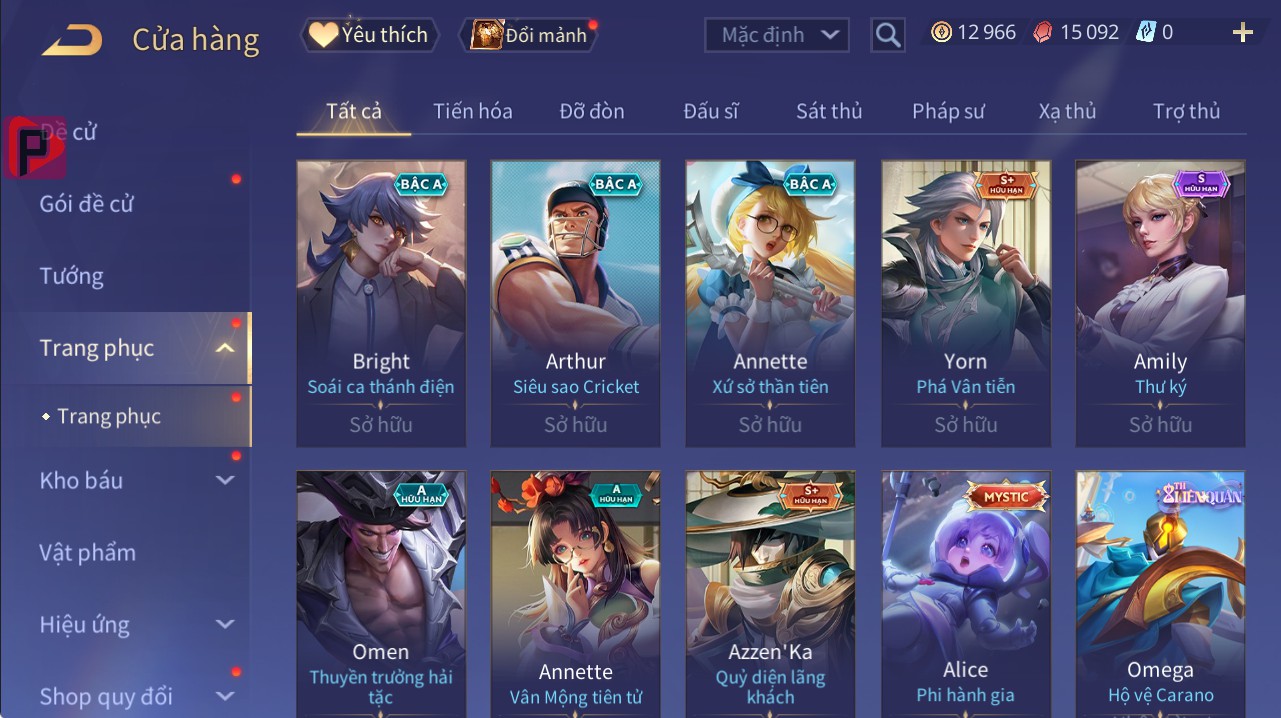The height and width of the screenshot is (718, 1281).
Task: View the Xạ thủ tab
Action: coord(1067,111)
